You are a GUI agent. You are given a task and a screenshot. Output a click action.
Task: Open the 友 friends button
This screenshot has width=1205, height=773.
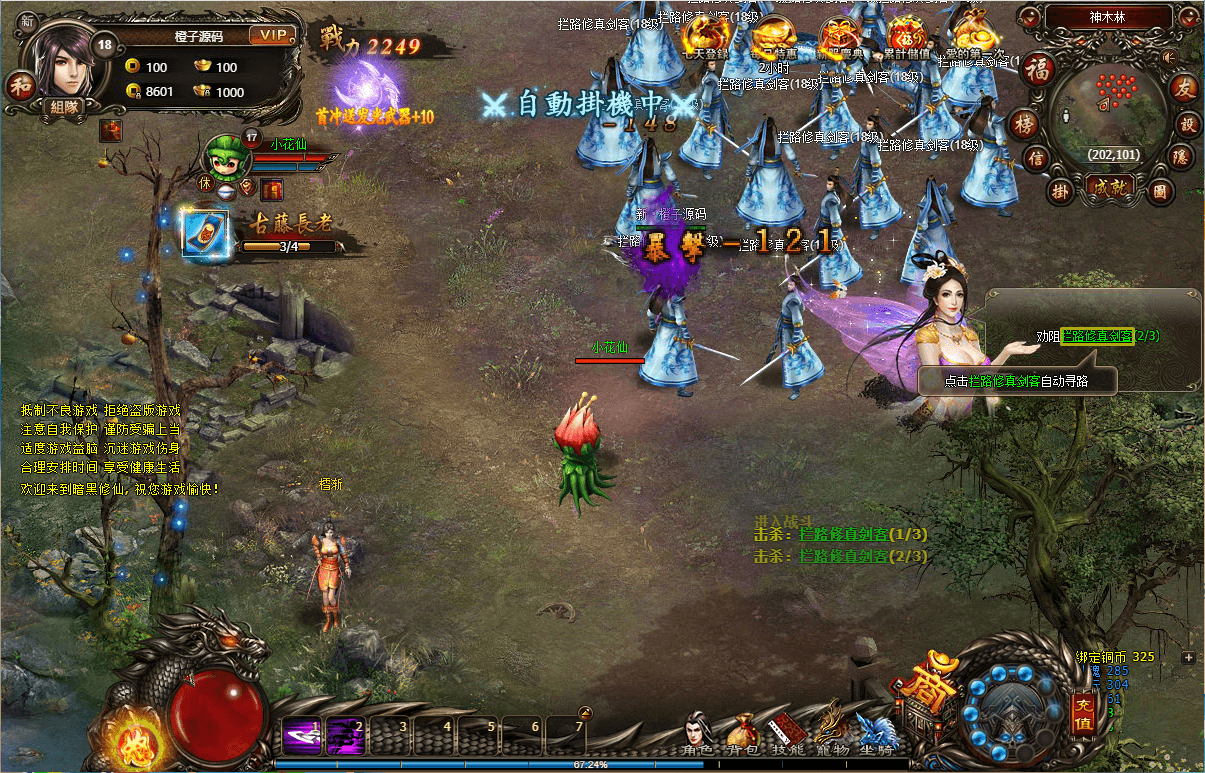(1184, 88)
